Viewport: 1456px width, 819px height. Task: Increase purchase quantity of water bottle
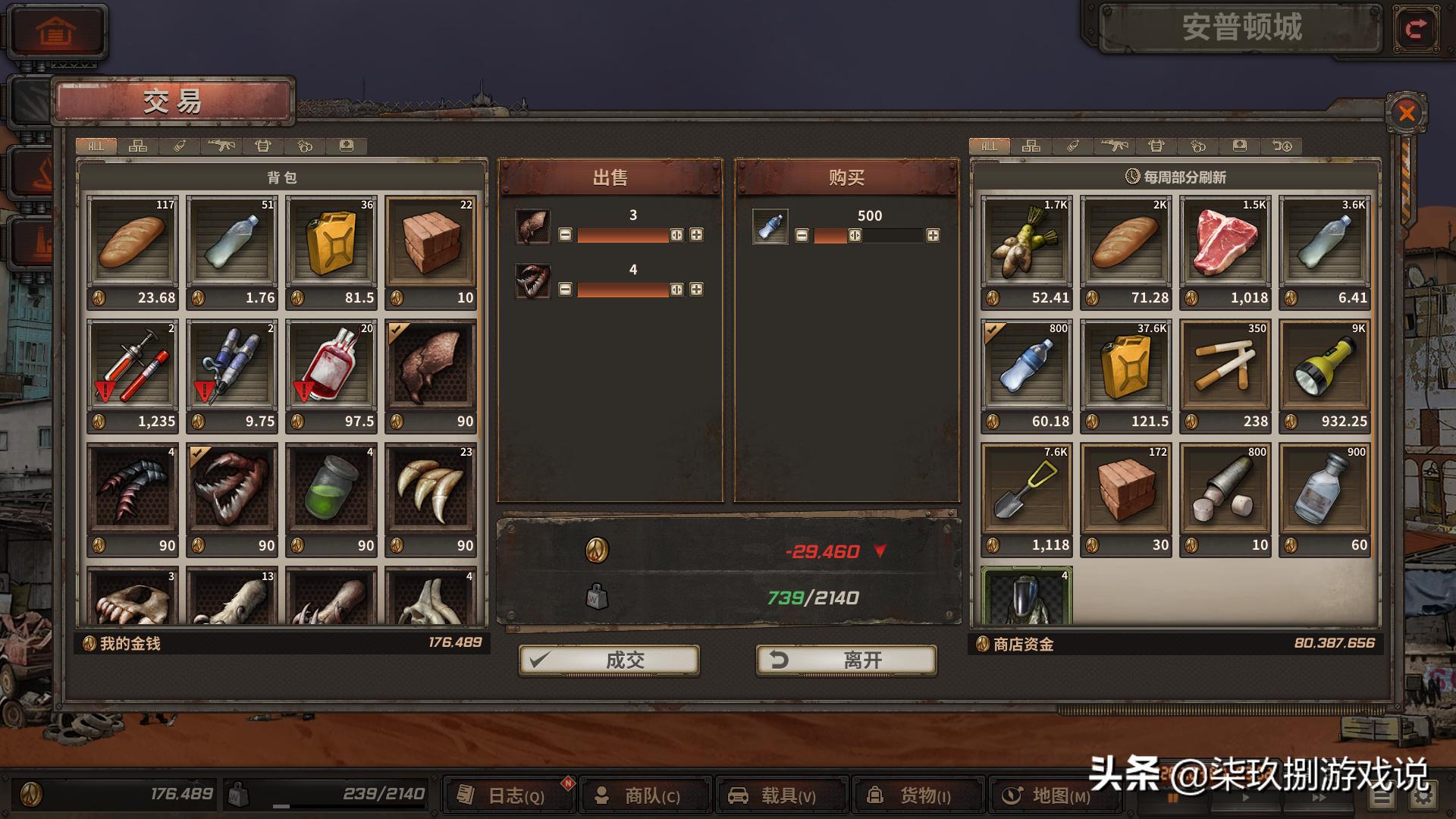coord(933,236)
